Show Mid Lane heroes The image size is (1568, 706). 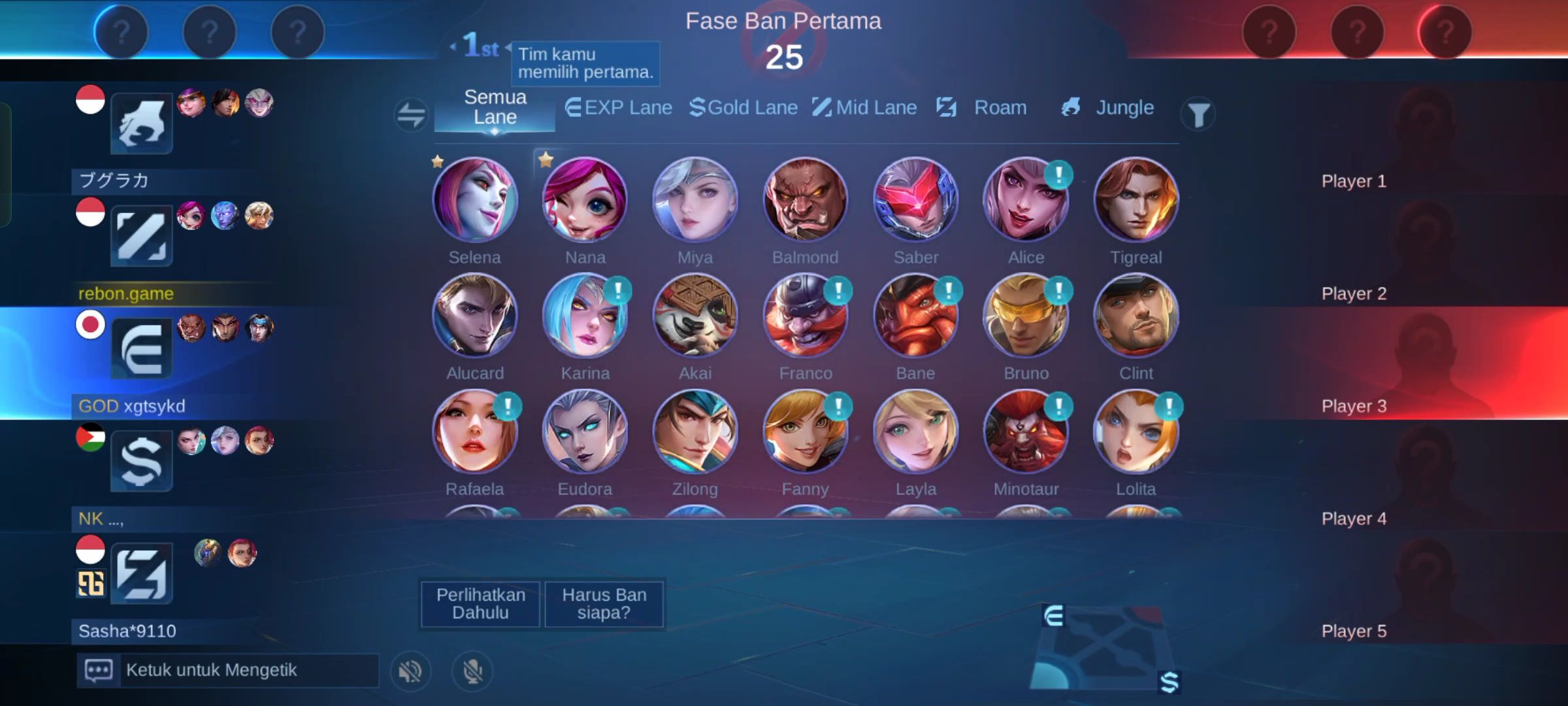tap(865, 108)
